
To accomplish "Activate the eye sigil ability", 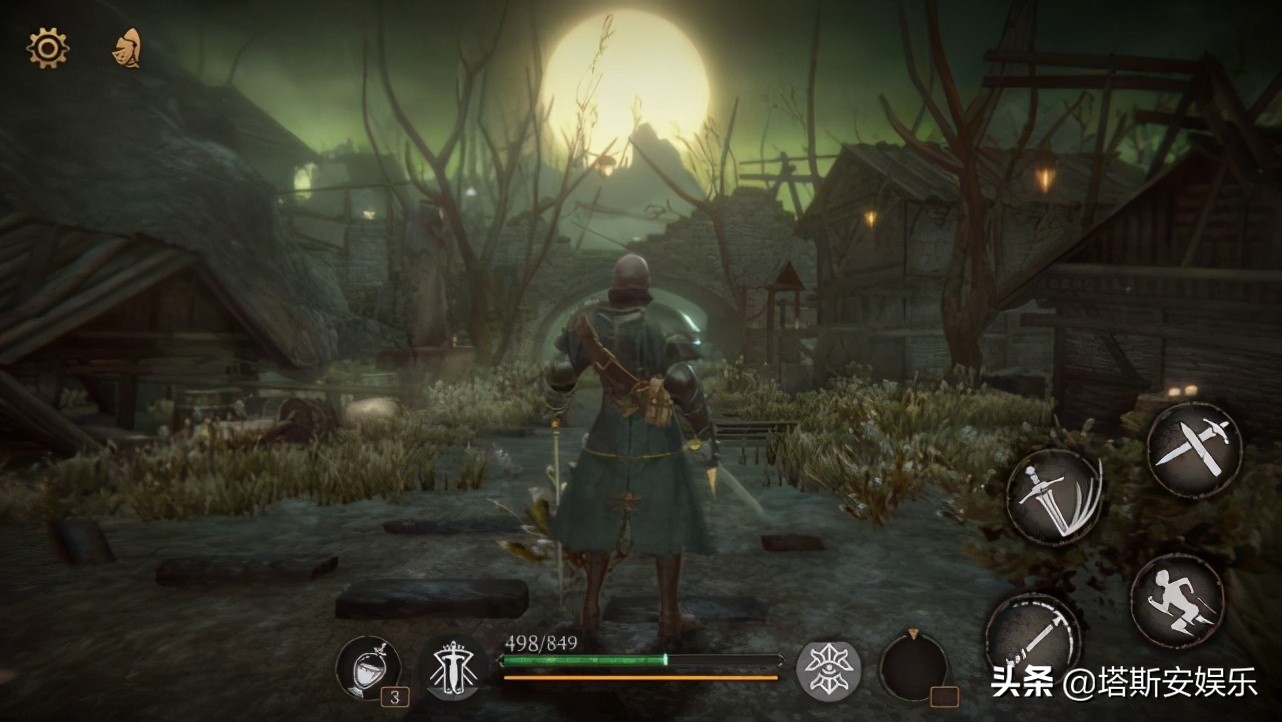I will click(828, 669).
